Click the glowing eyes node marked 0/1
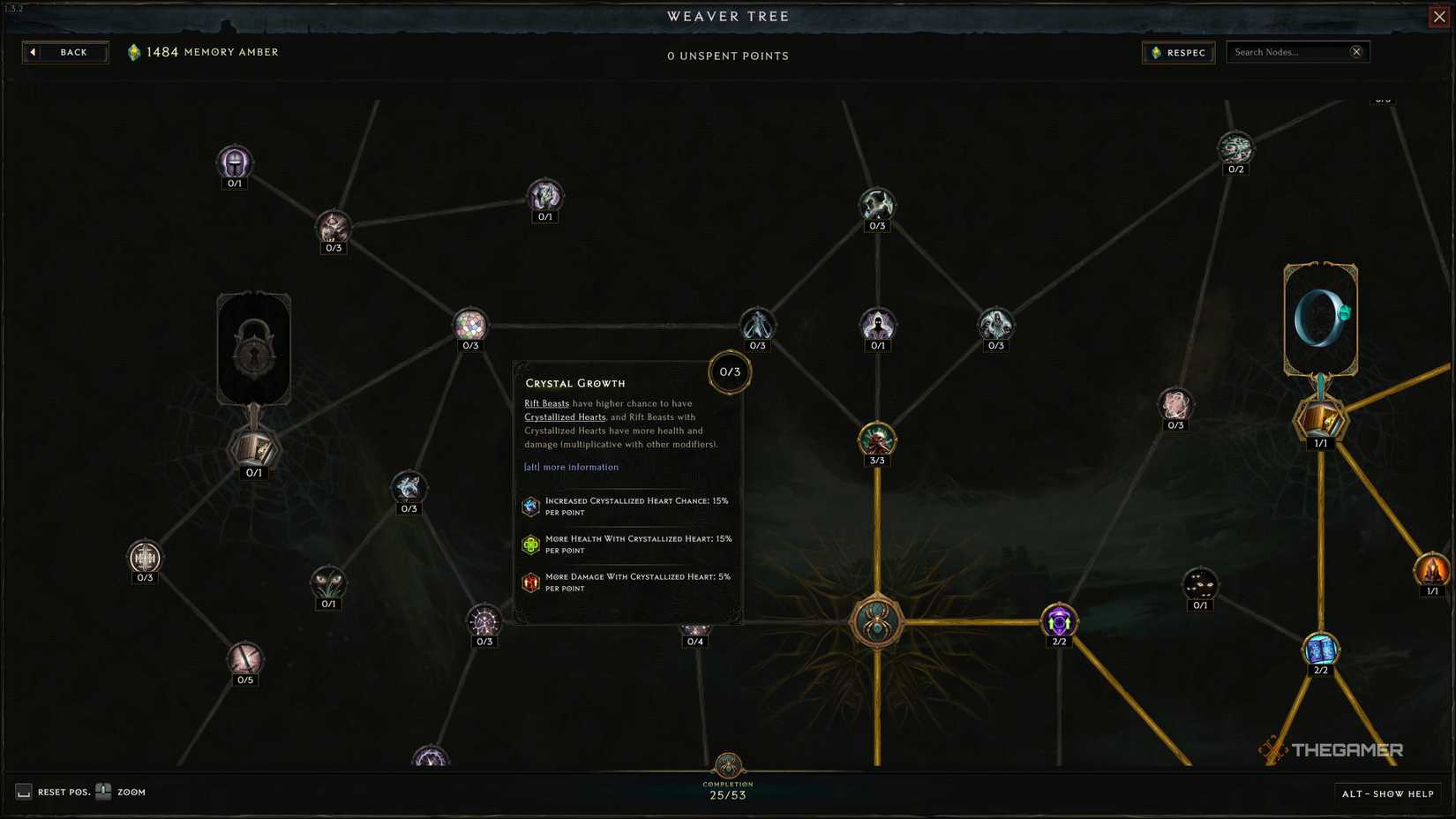Viewport: 1456px width, 819px height. [1199, 582]
